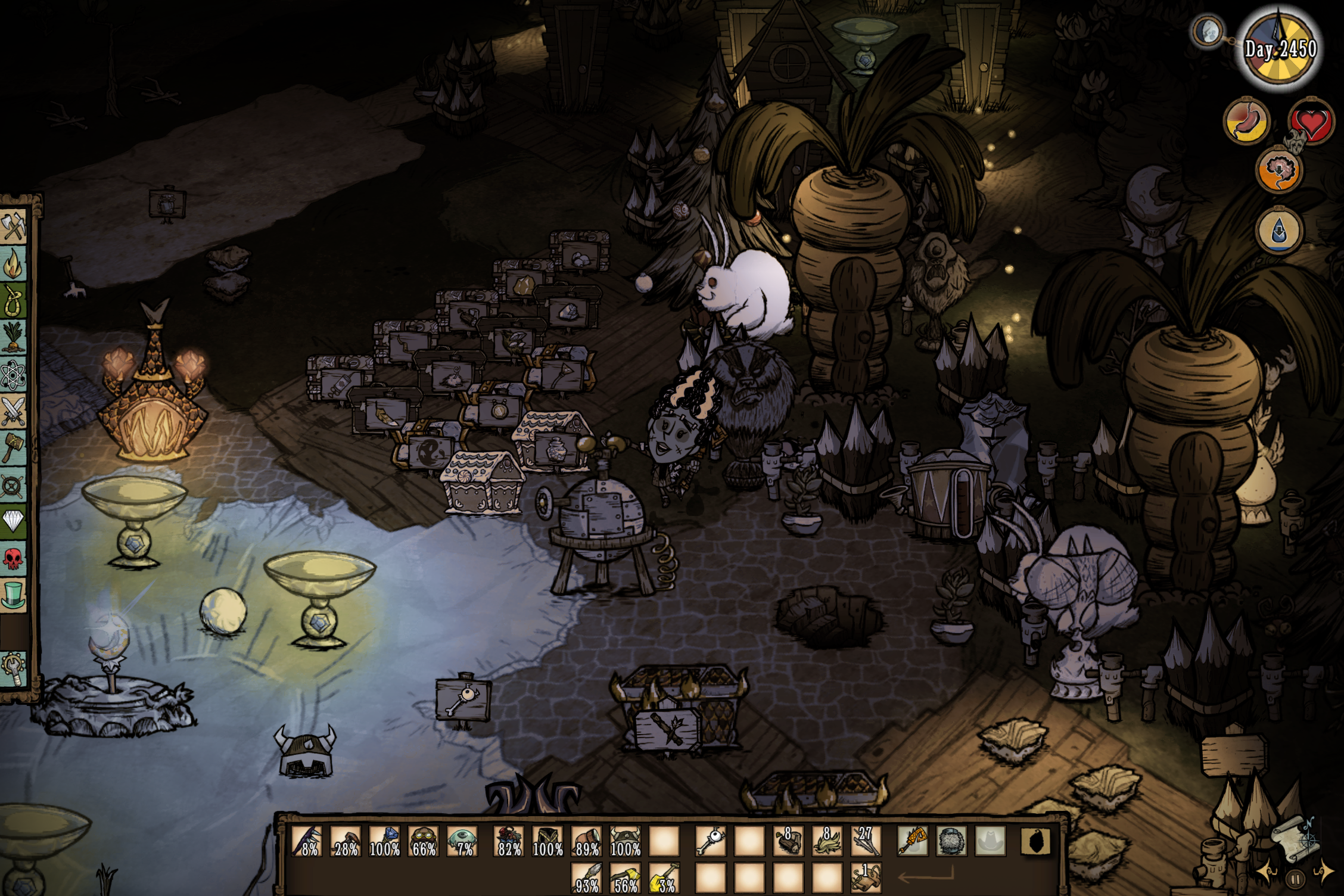
Task: Click the equipped fur body armor slot
Action: point(951,841)
